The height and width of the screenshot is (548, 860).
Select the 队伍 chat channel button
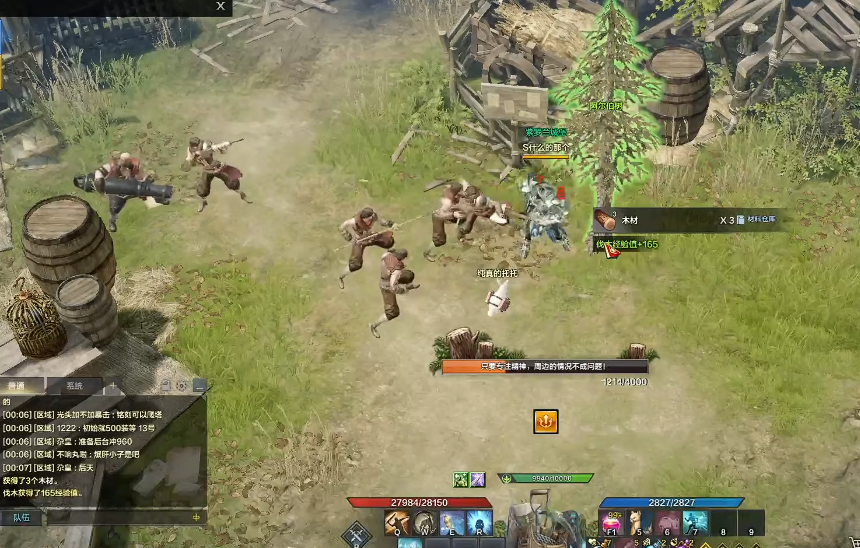[x=21, y=517]
